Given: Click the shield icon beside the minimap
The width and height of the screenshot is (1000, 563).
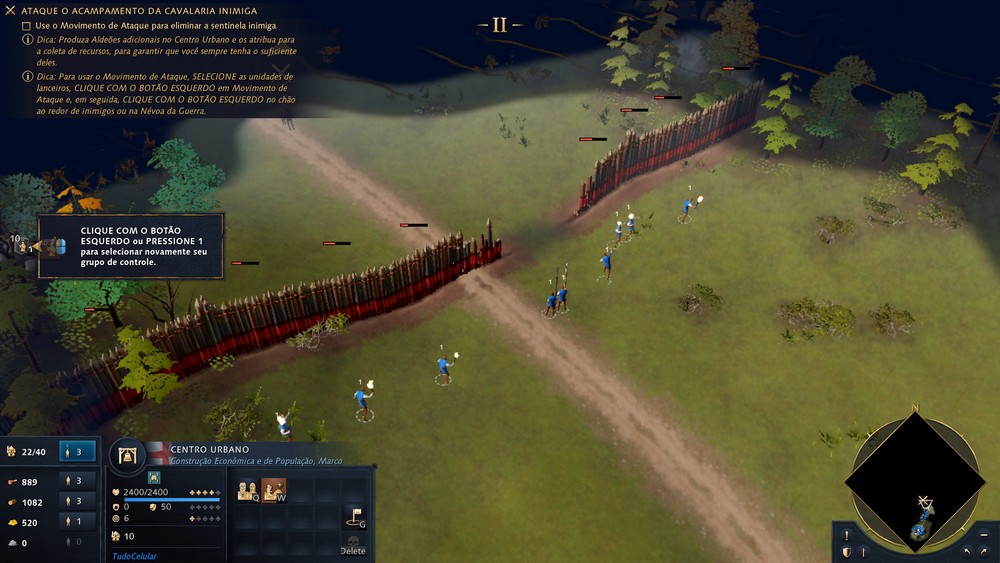Looking at the screenshot, I should pos(846,551).
